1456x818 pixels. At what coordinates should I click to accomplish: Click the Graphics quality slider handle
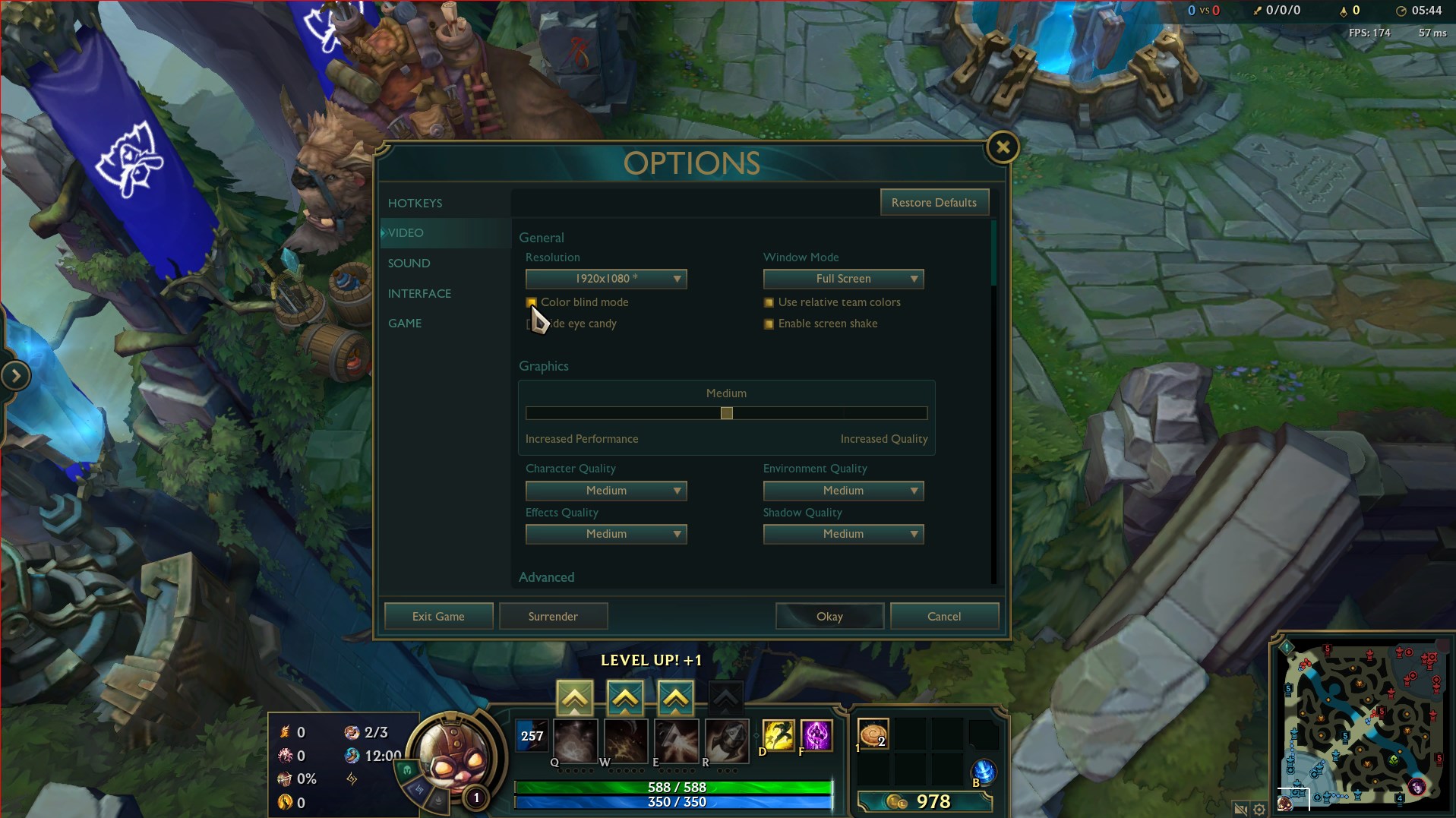pos(726,412)
